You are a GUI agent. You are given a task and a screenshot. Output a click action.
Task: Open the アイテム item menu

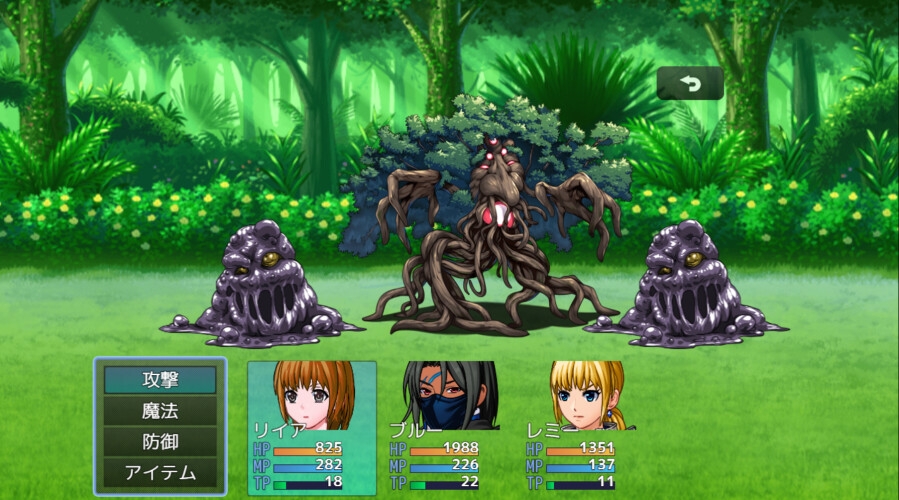tap(160, 472)
